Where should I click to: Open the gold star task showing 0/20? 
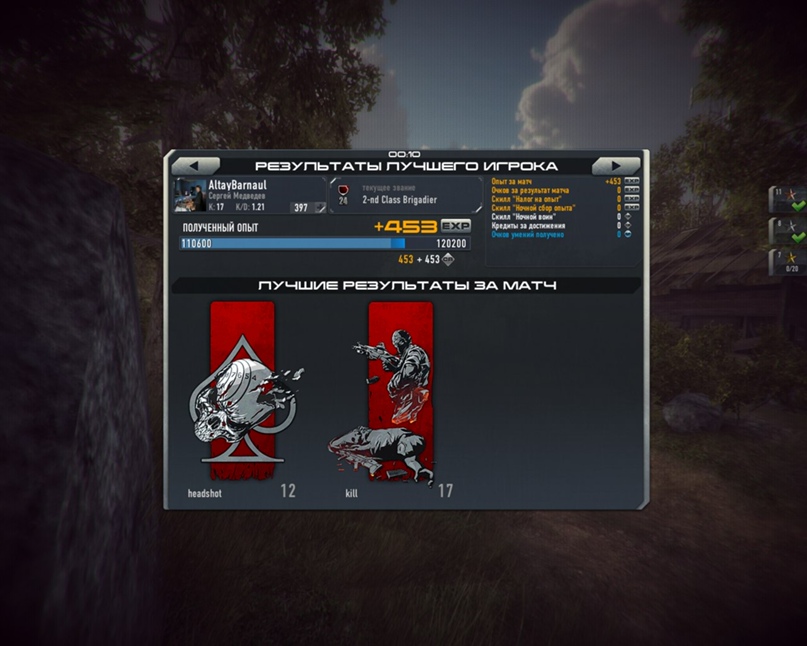click(787, 262)
